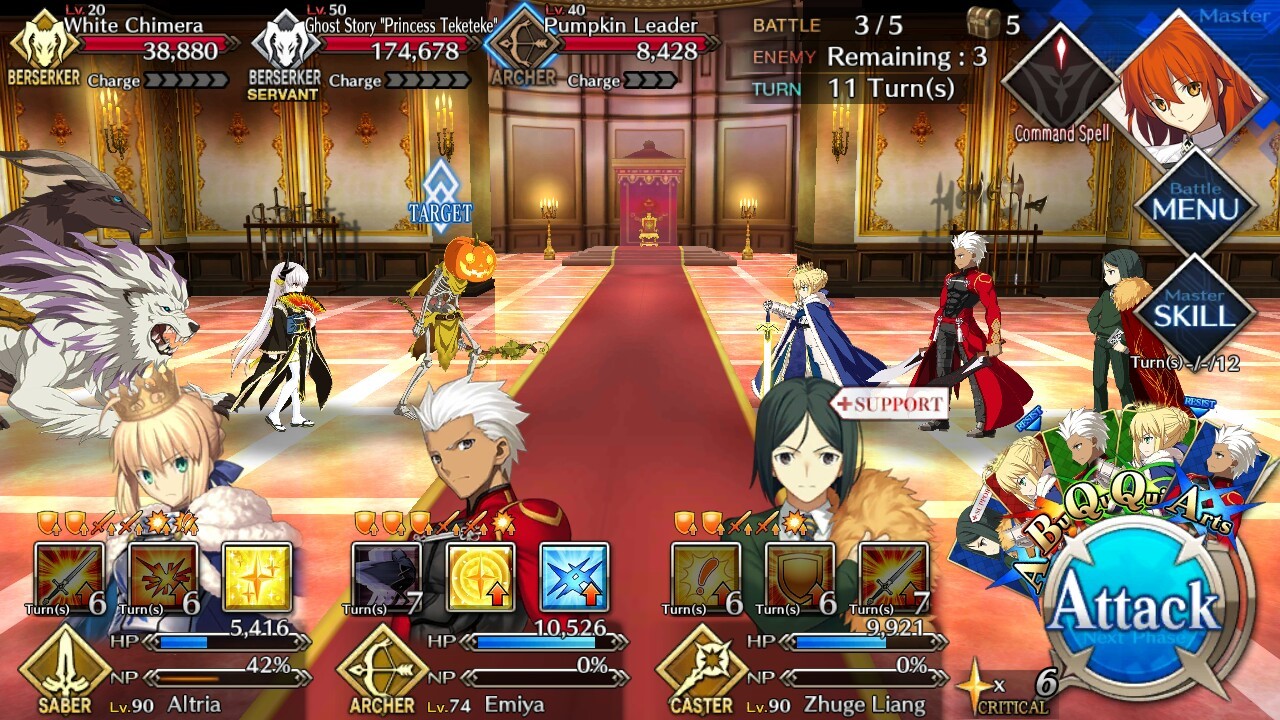Viewport: 1280px width, 720px height.
Task: Select Altria's red burst skill icon
Action: coord(163,577)
